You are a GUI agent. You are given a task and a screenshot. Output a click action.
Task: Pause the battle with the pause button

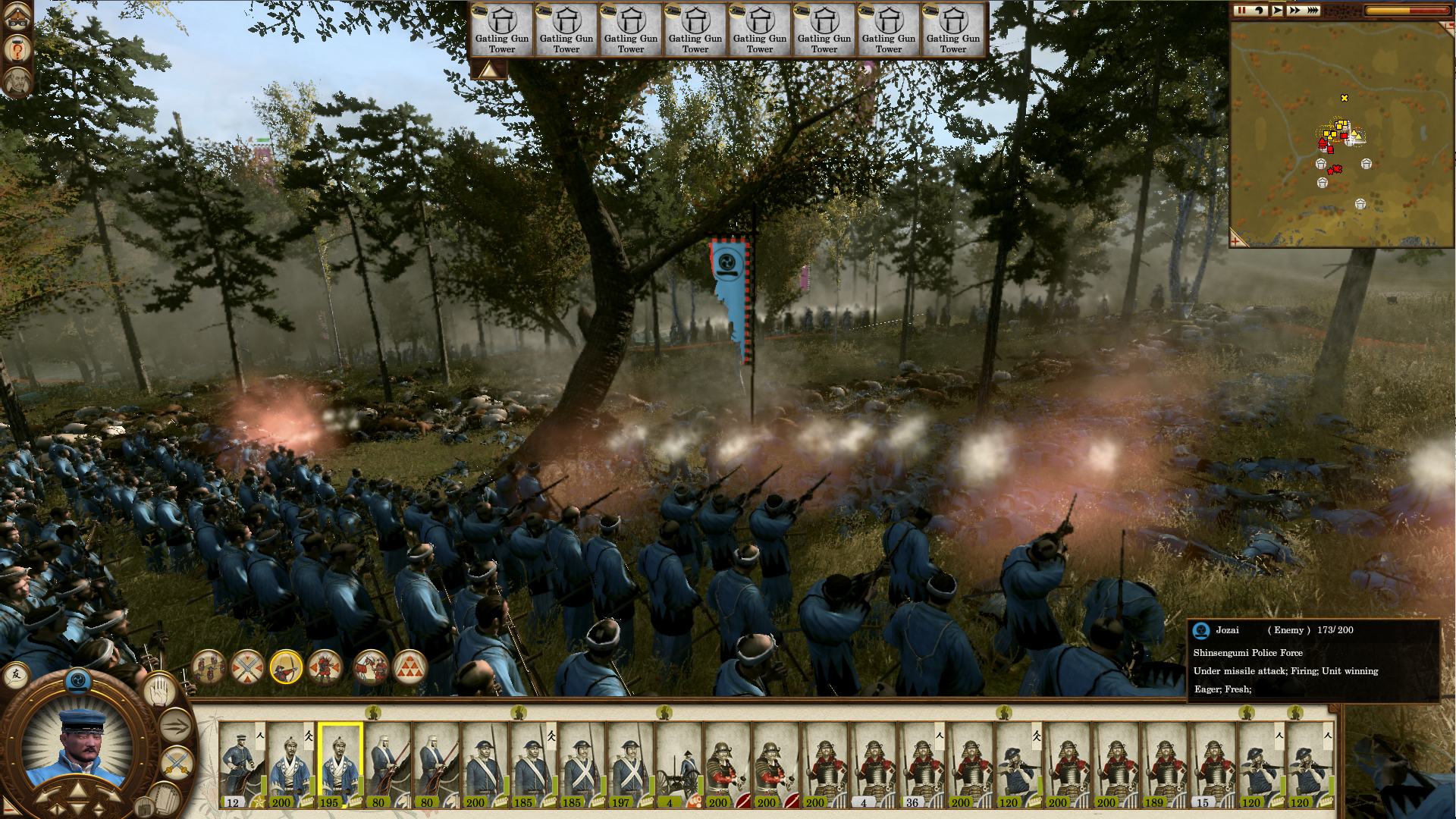1241,11
